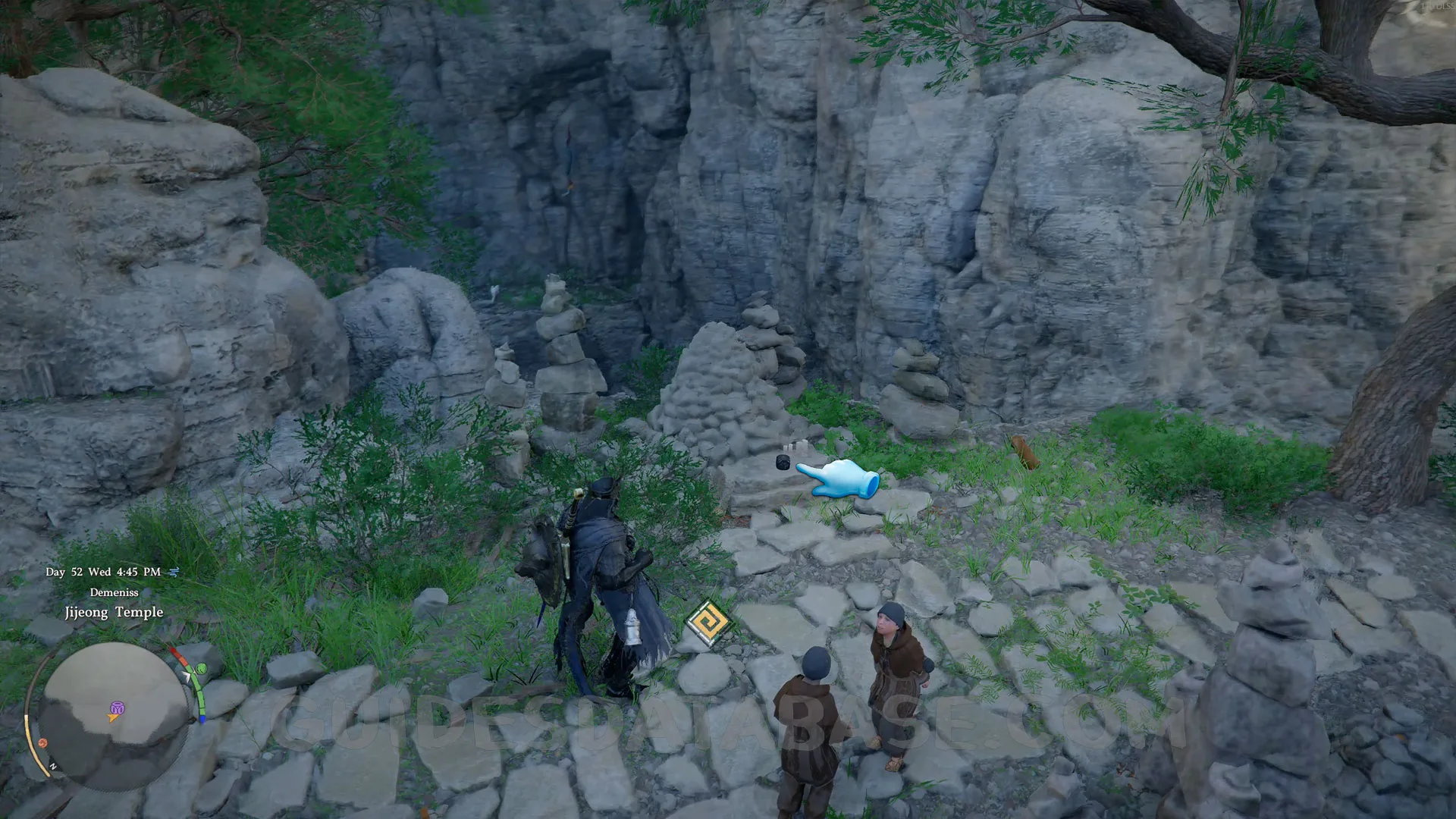The height and width of the screenshot is (819, 1456).
Task: Click the golden spiral diamond marker
Action: [x=708, y=623]
